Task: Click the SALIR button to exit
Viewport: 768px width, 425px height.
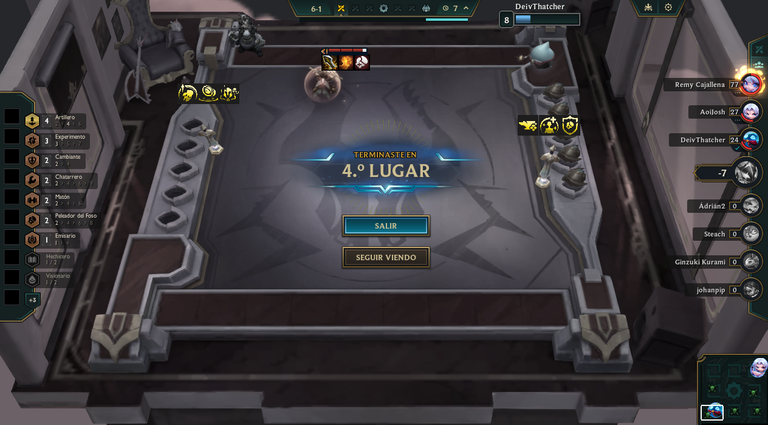Action: point(385,226)
